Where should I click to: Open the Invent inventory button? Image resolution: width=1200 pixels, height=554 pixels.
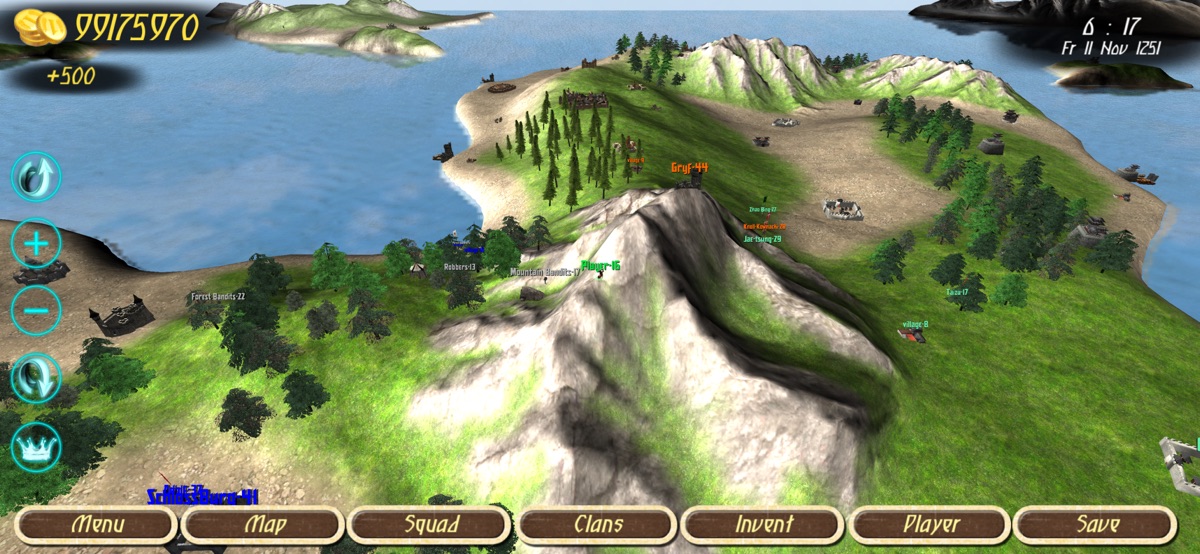(x=763, y=524)
